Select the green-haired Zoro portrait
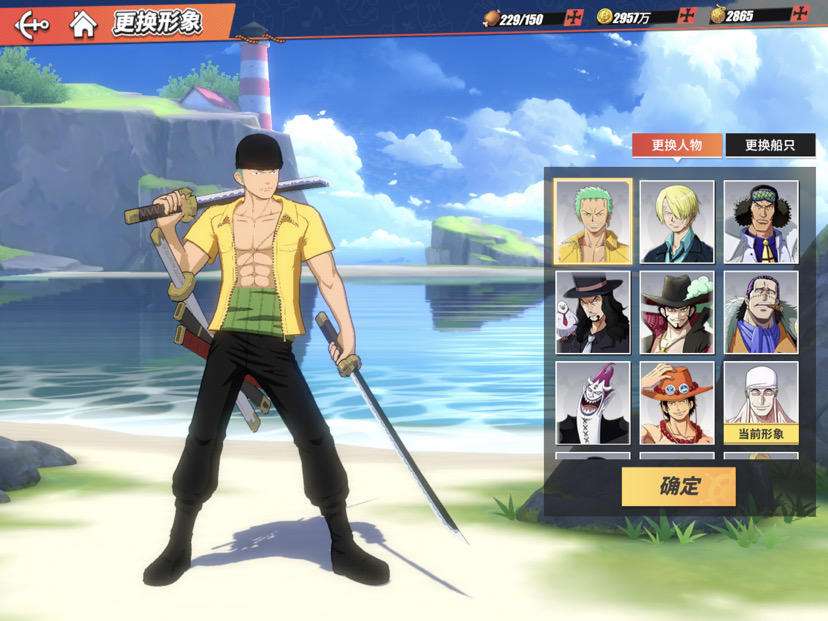 593,222
